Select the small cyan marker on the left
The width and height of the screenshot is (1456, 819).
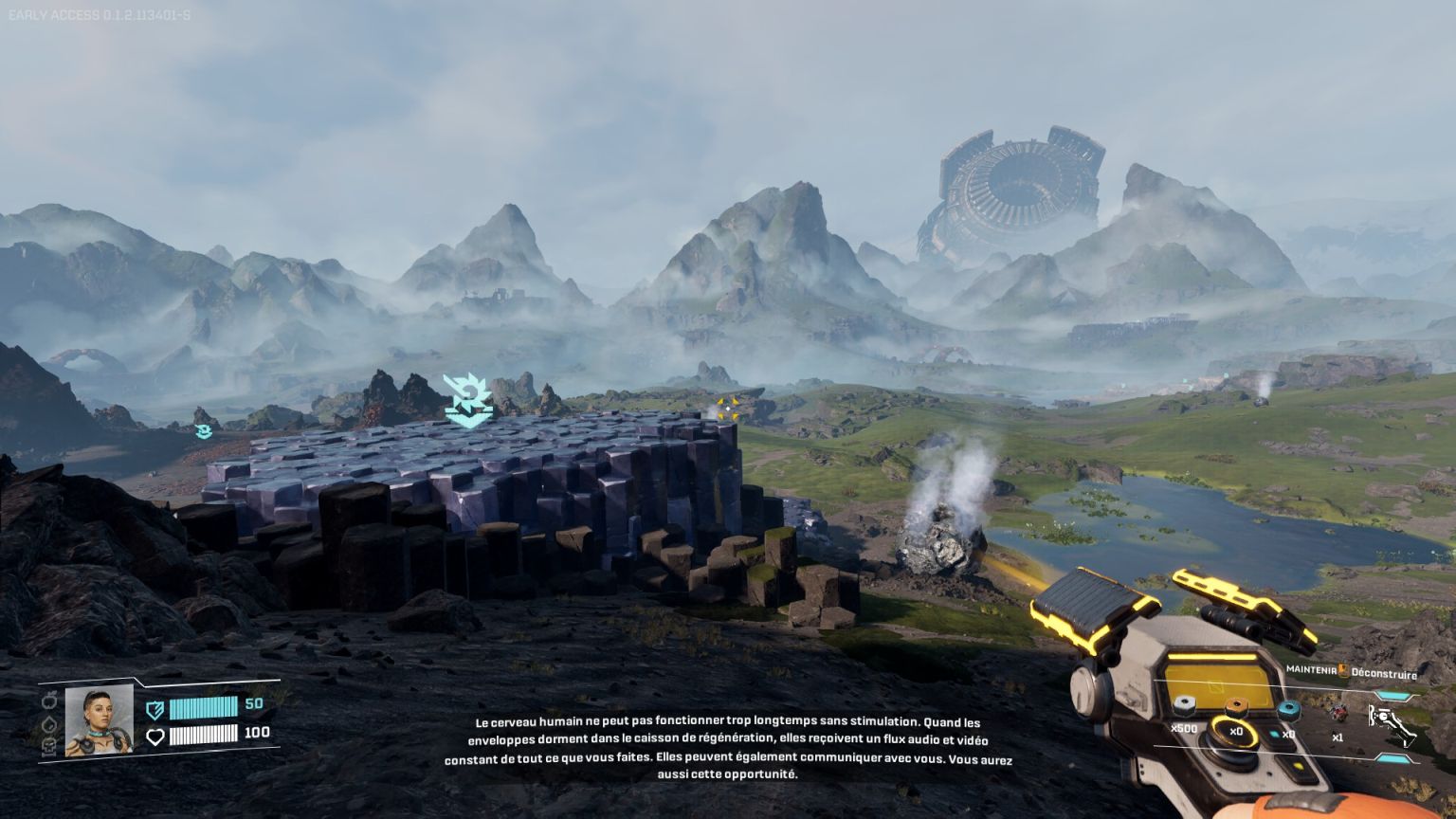pyautogui.click(x=202, y=431)
